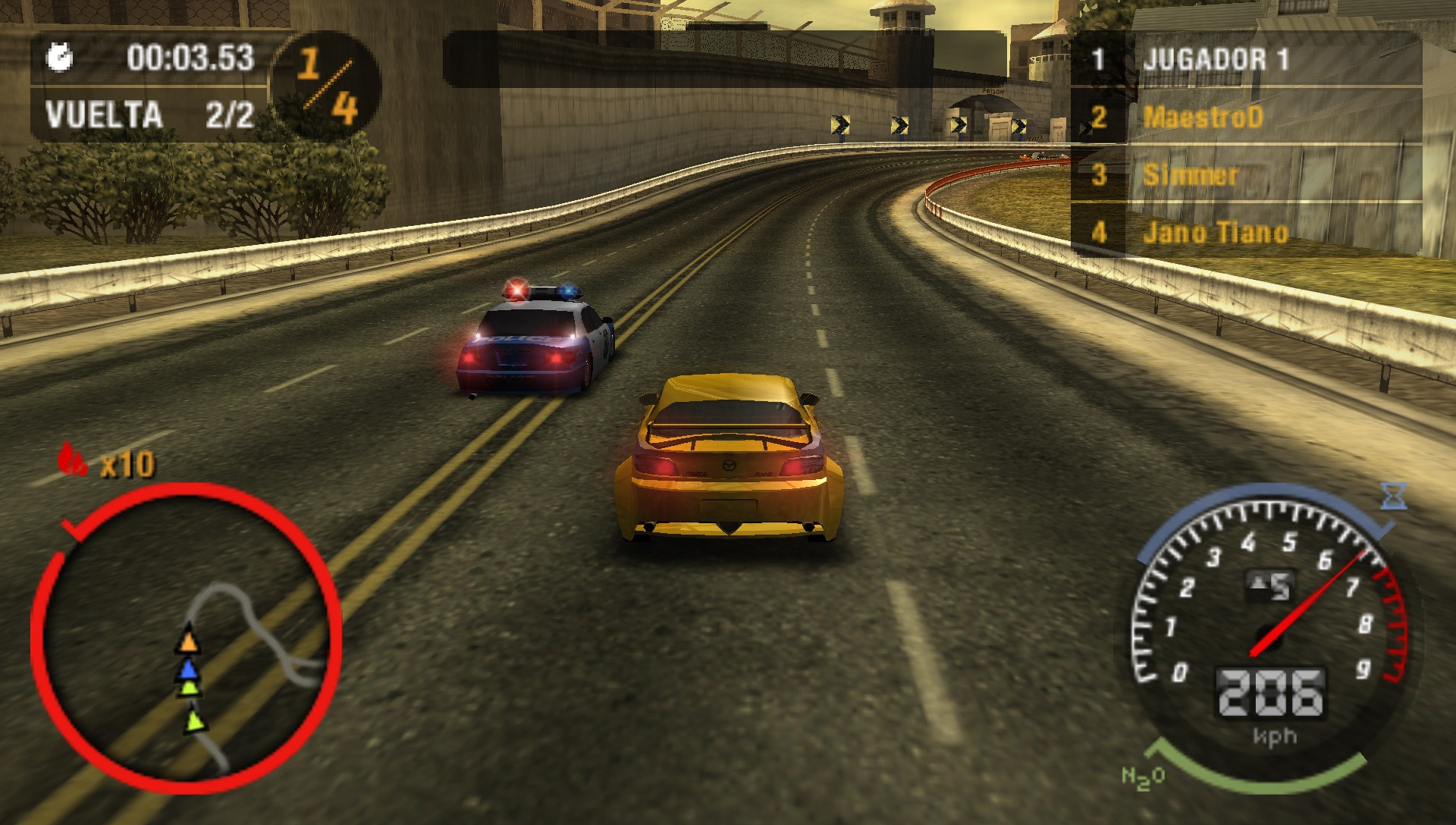Click the orange rival arrow on the minimap

pyautogui.click(x=190, y=641)
